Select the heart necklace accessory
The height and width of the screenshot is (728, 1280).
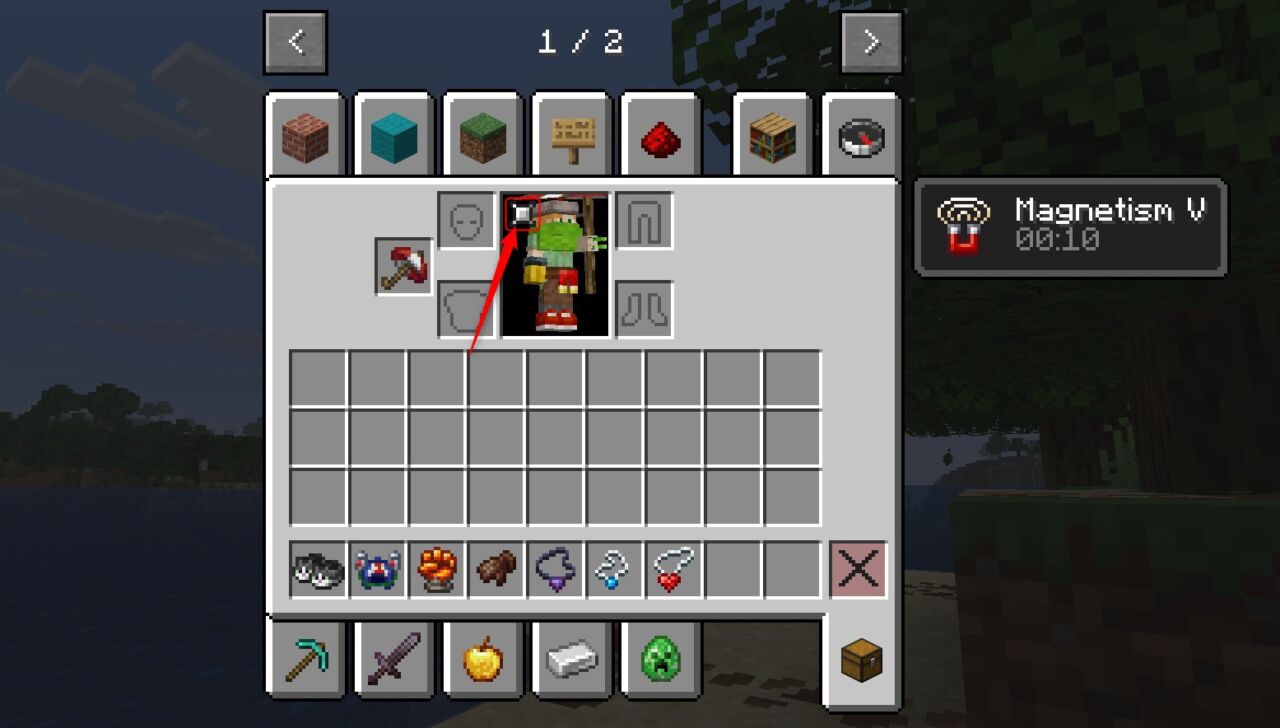pos(673,570)
